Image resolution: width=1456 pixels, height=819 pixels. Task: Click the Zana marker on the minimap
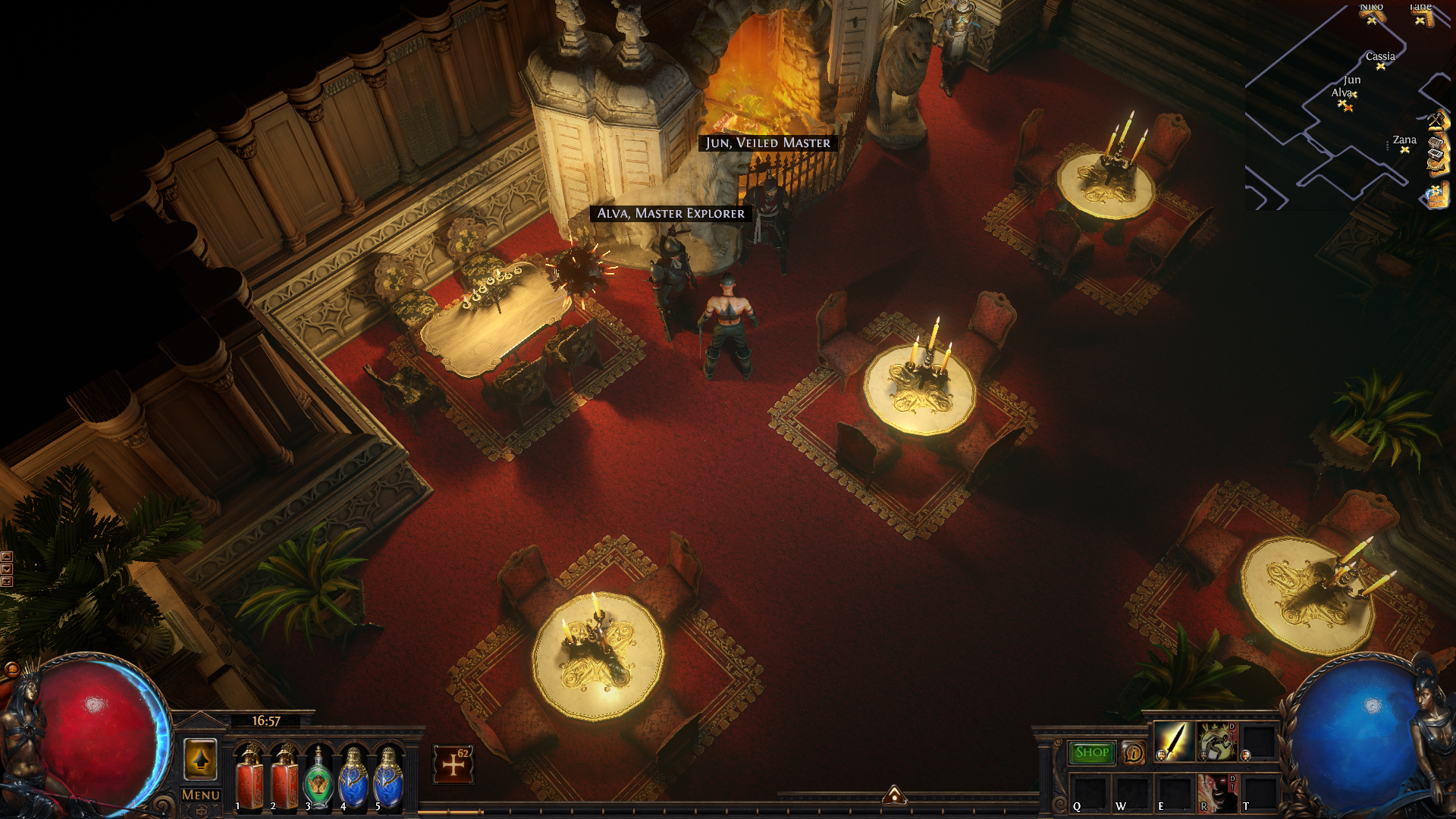[1404, 149]
